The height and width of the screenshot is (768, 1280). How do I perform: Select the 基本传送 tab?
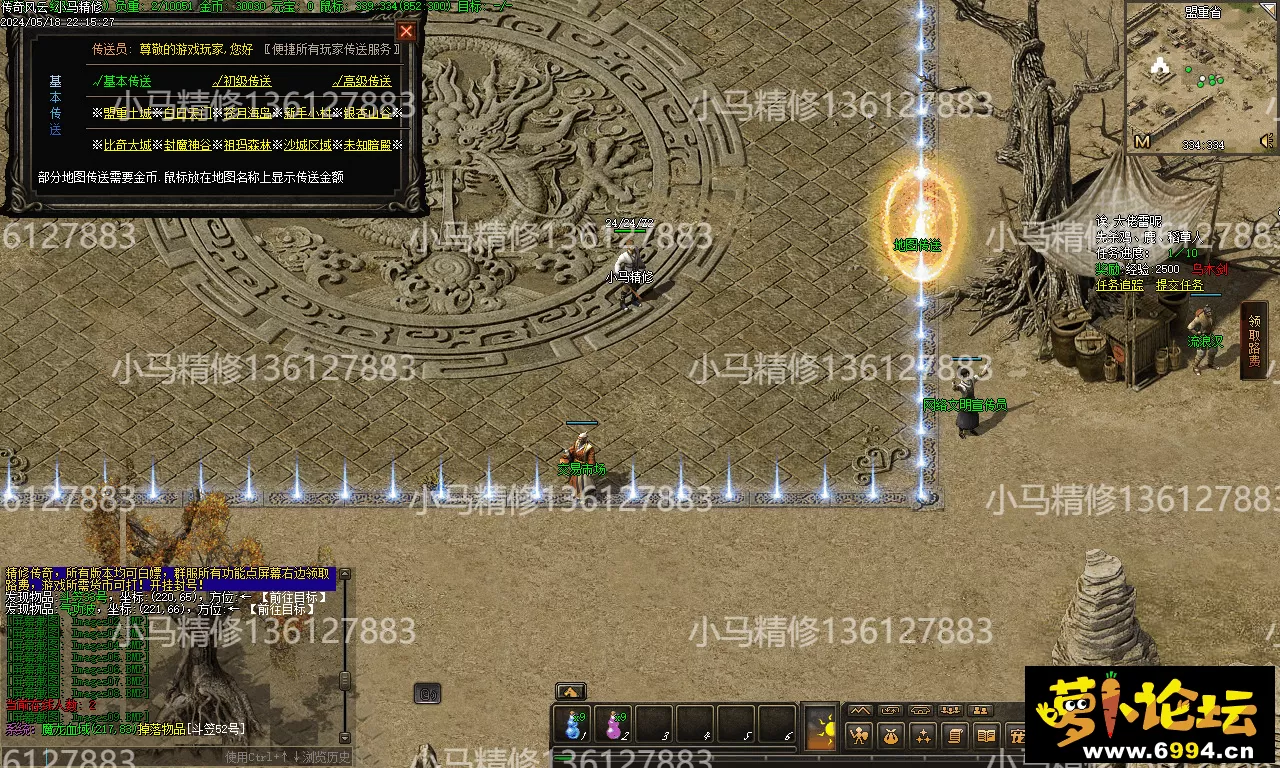coord(124,81)
